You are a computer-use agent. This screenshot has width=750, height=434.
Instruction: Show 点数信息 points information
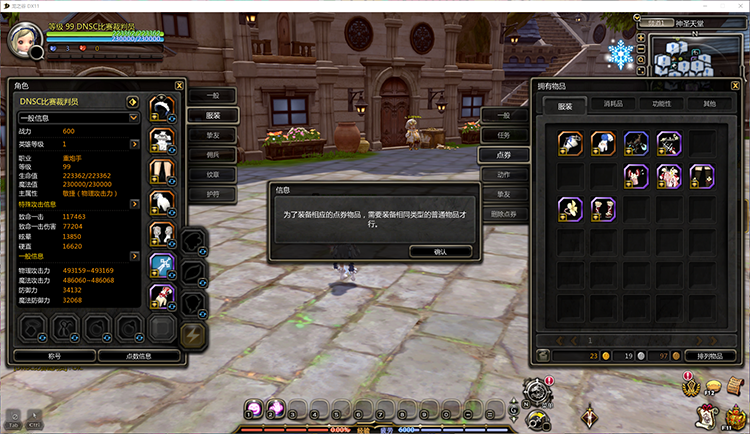click(x=138, y=355)
